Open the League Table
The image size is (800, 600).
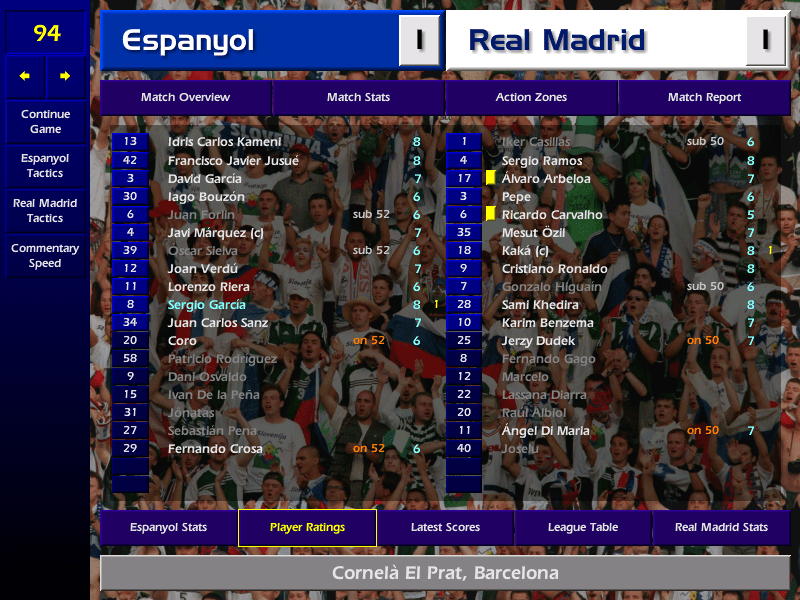[x=583, y=527]
